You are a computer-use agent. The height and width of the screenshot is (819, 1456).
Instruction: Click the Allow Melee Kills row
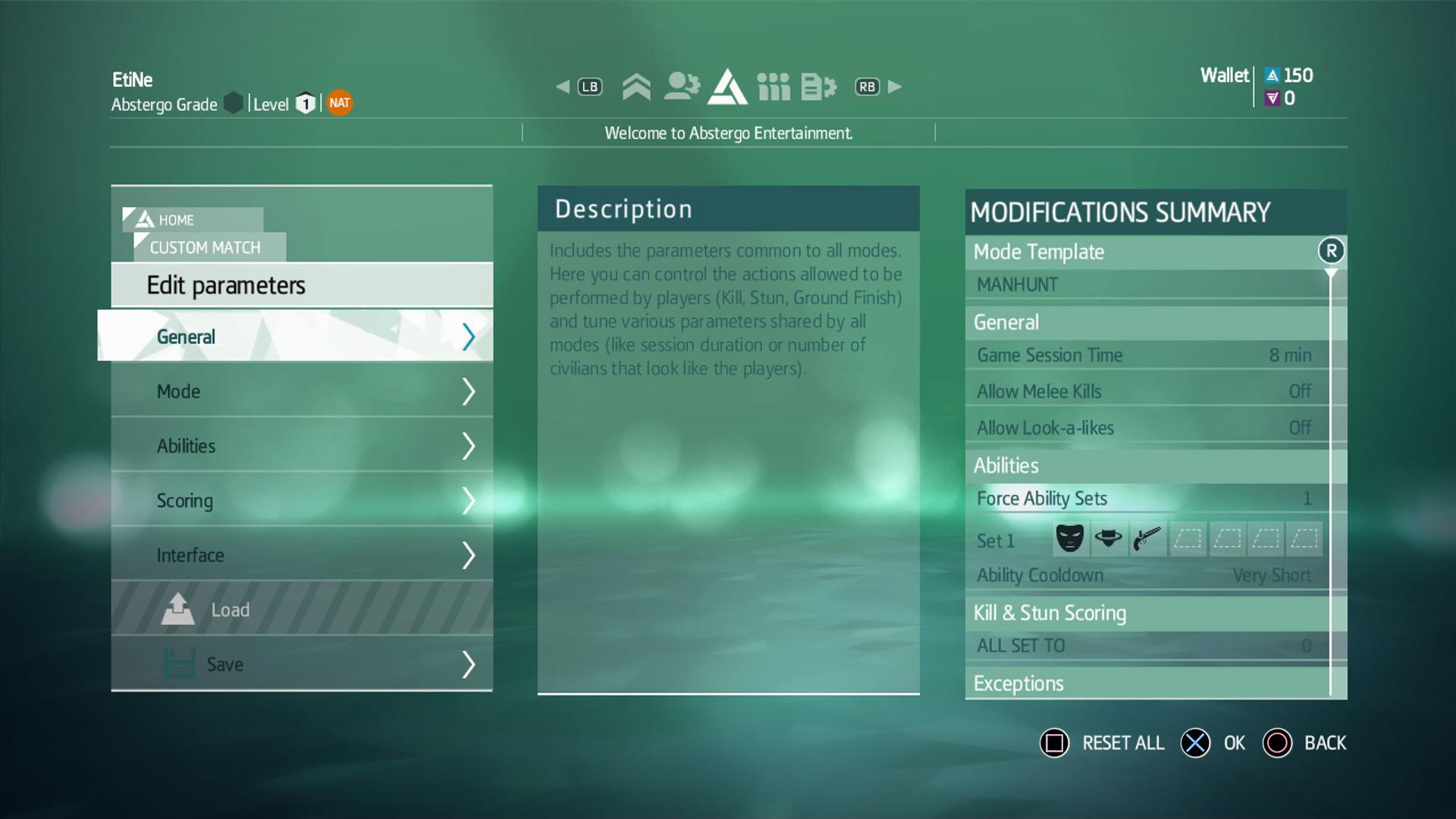click(x=1145, y=391)
